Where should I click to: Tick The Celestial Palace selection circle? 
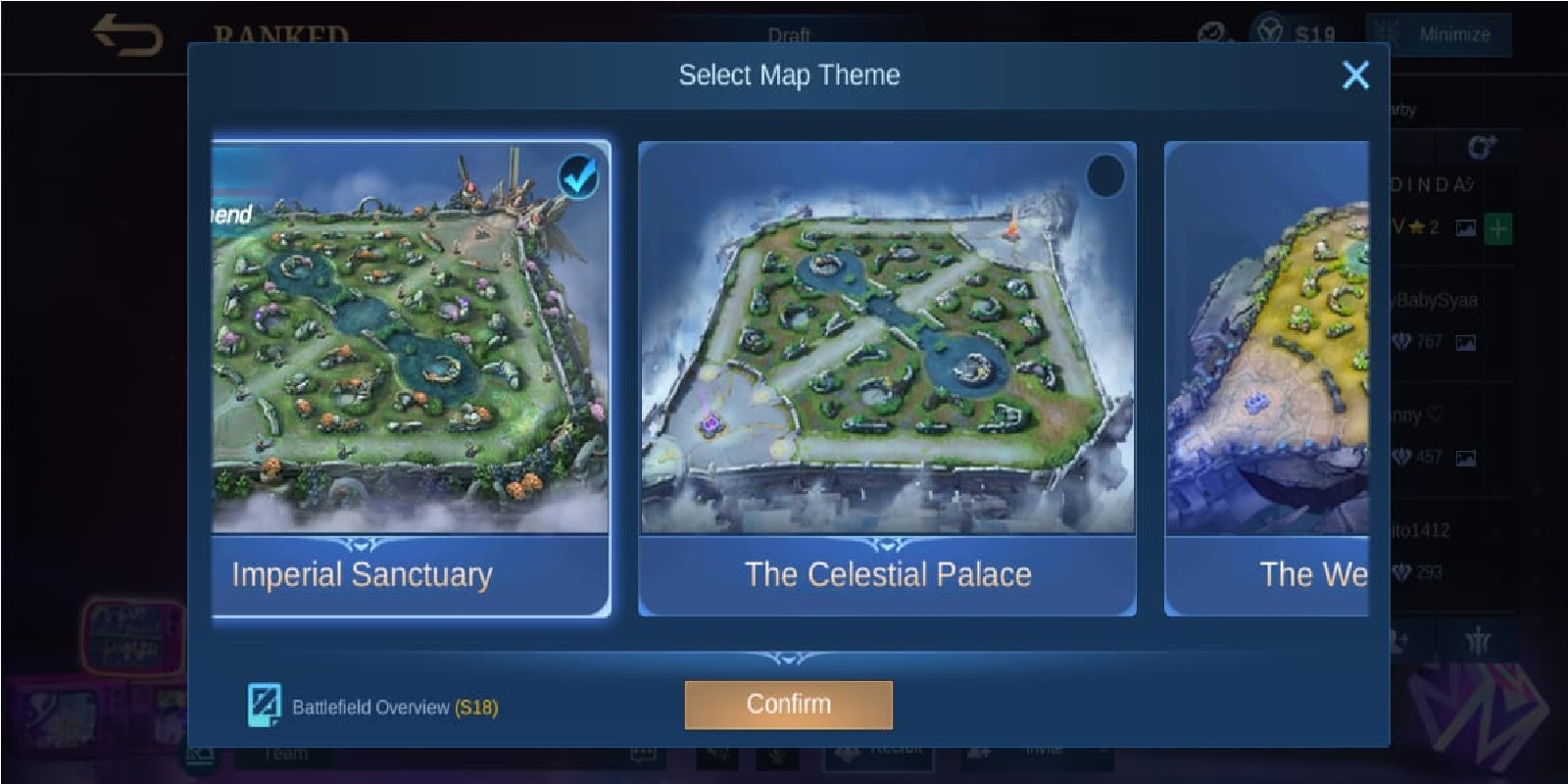point(1105,176)
